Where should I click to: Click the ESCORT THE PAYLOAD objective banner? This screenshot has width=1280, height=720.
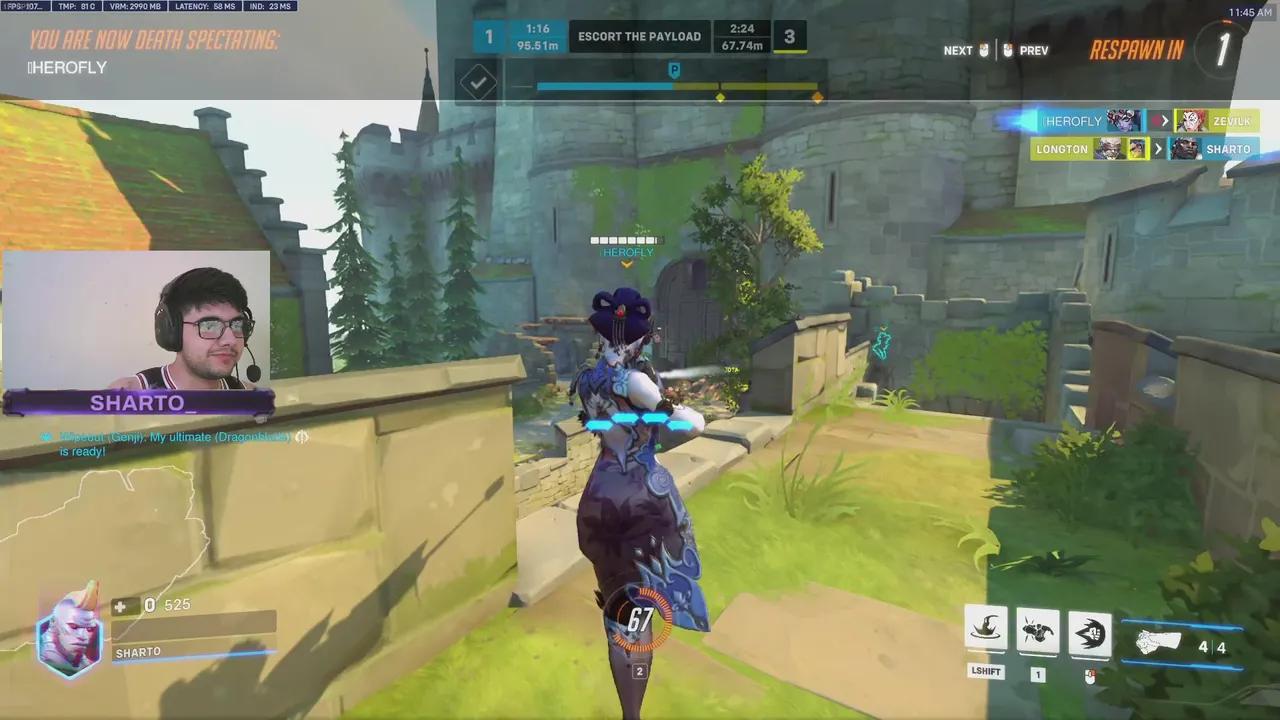point(639,36)
